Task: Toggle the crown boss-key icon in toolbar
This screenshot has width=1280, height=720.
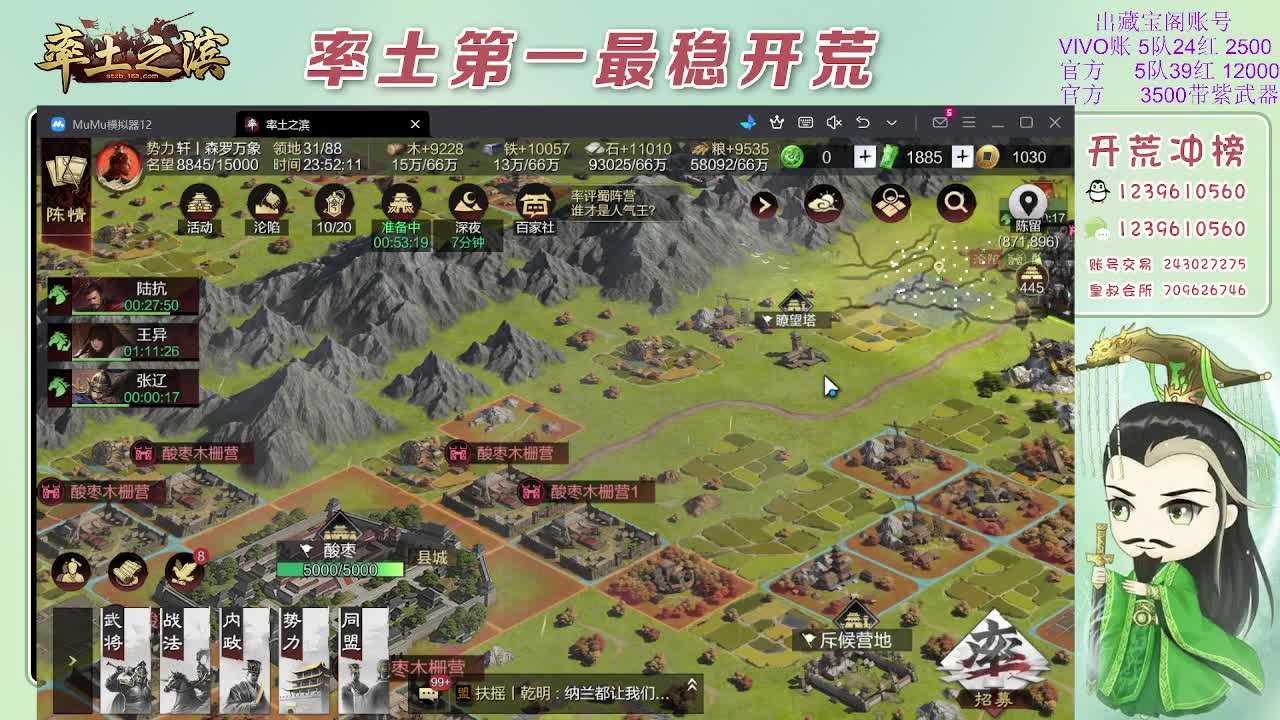Action: [x=776, y=122]
